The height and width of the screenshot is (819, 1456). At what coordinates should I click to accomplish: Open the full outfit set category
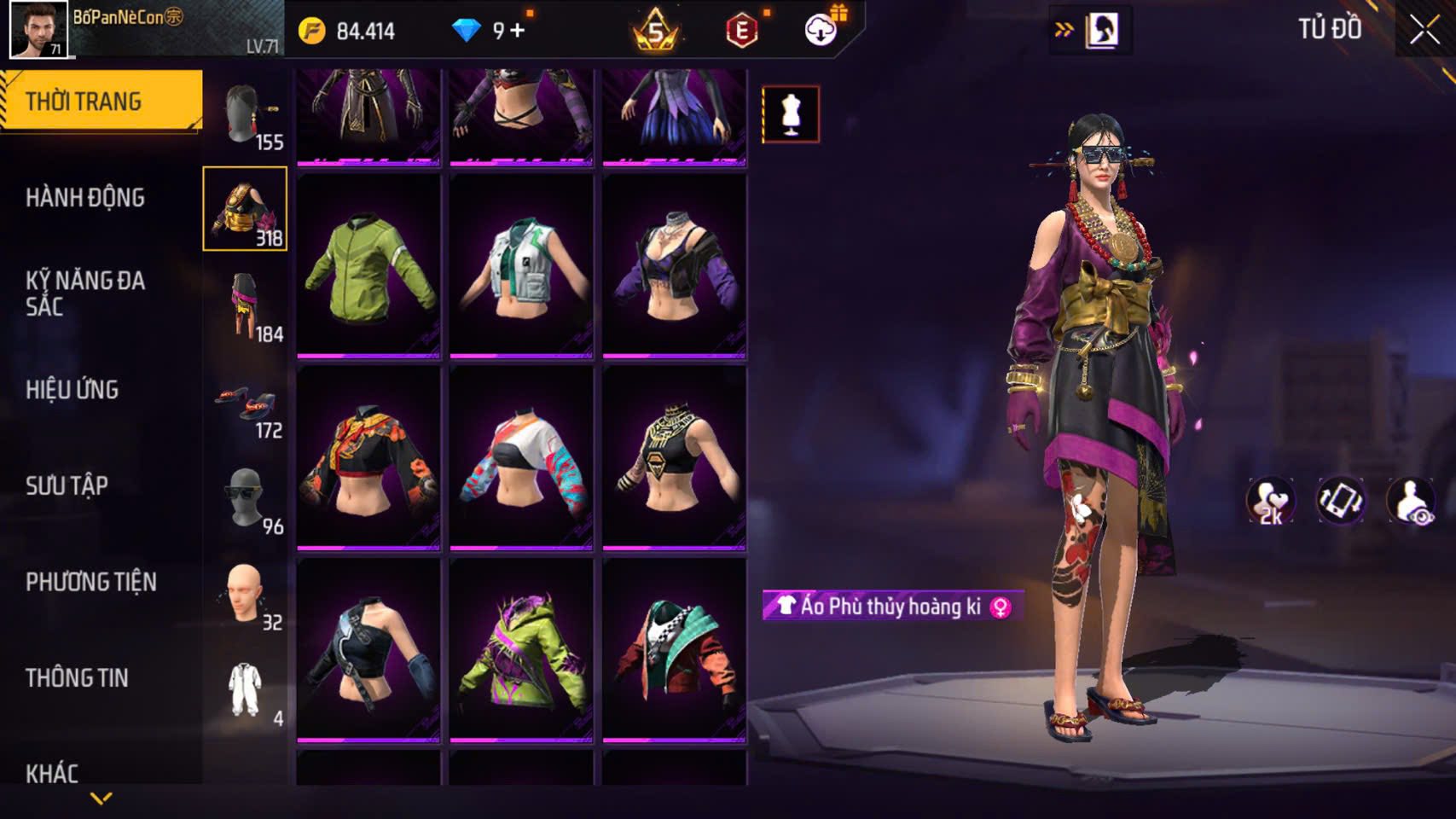click(x=246, y=690)
